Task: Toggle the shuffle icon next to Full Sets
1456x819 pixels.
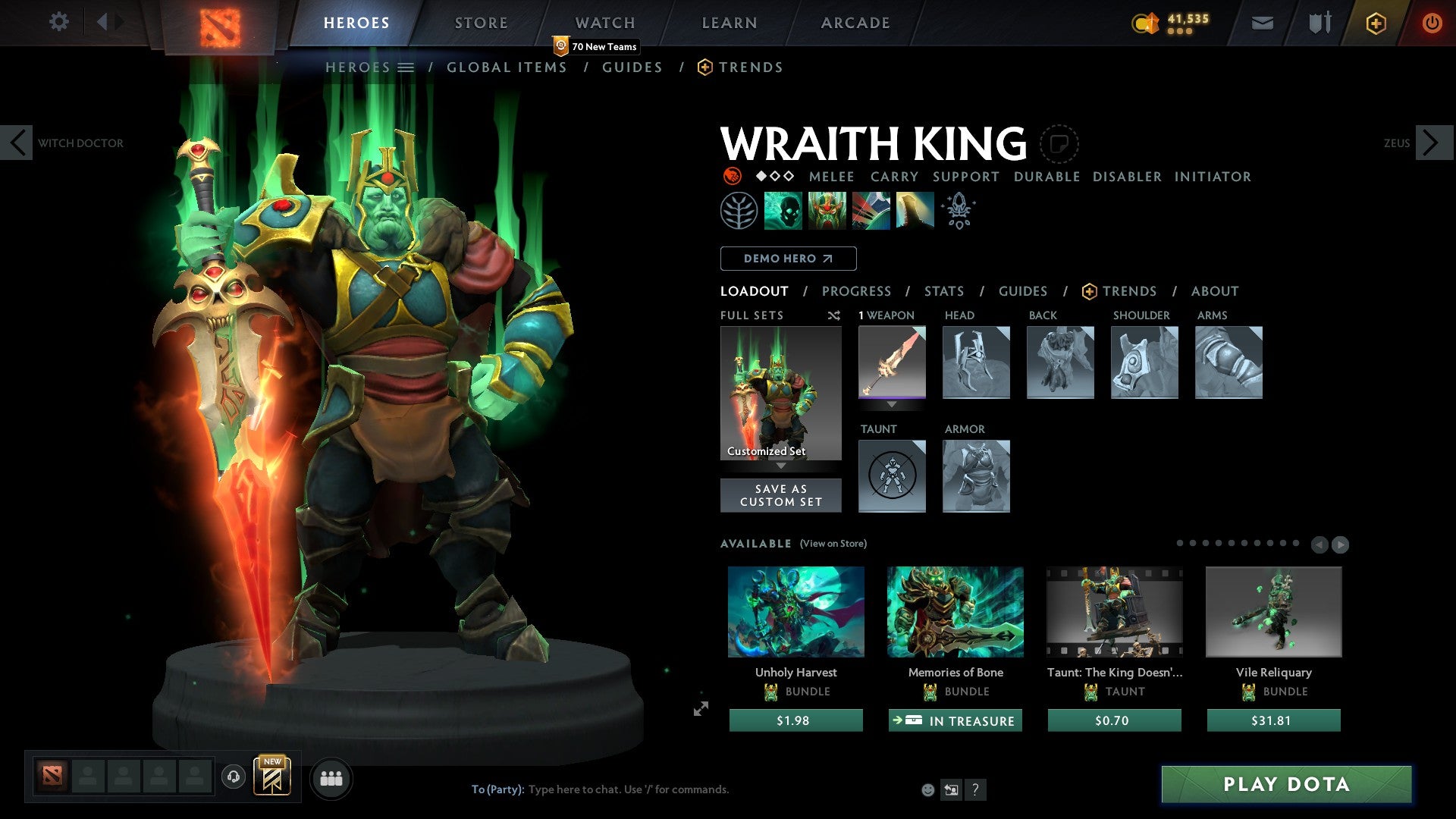Action: [x=833, y=315]
